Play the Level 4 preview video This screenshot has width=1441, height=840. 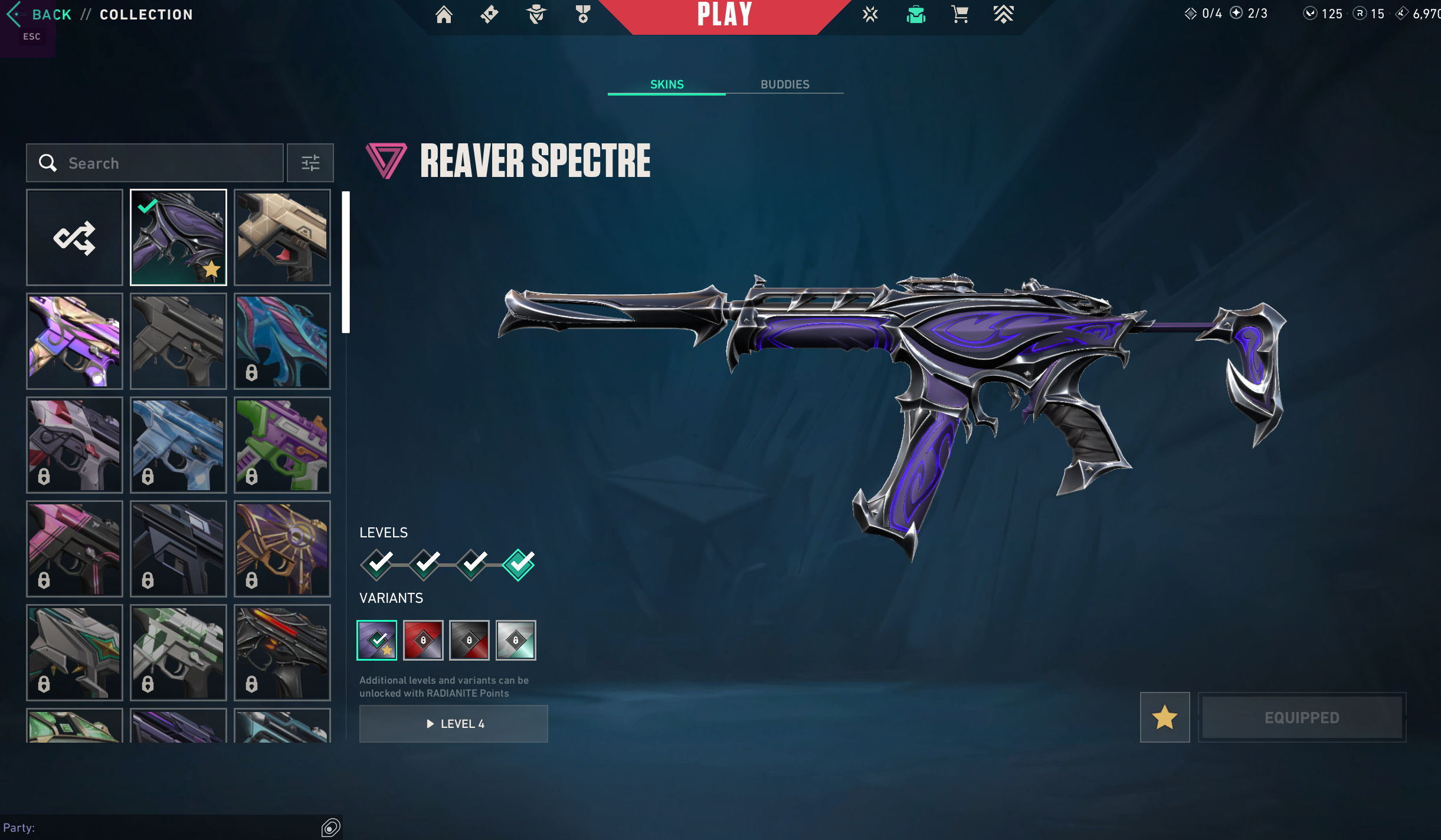click(x=453, y=724)
